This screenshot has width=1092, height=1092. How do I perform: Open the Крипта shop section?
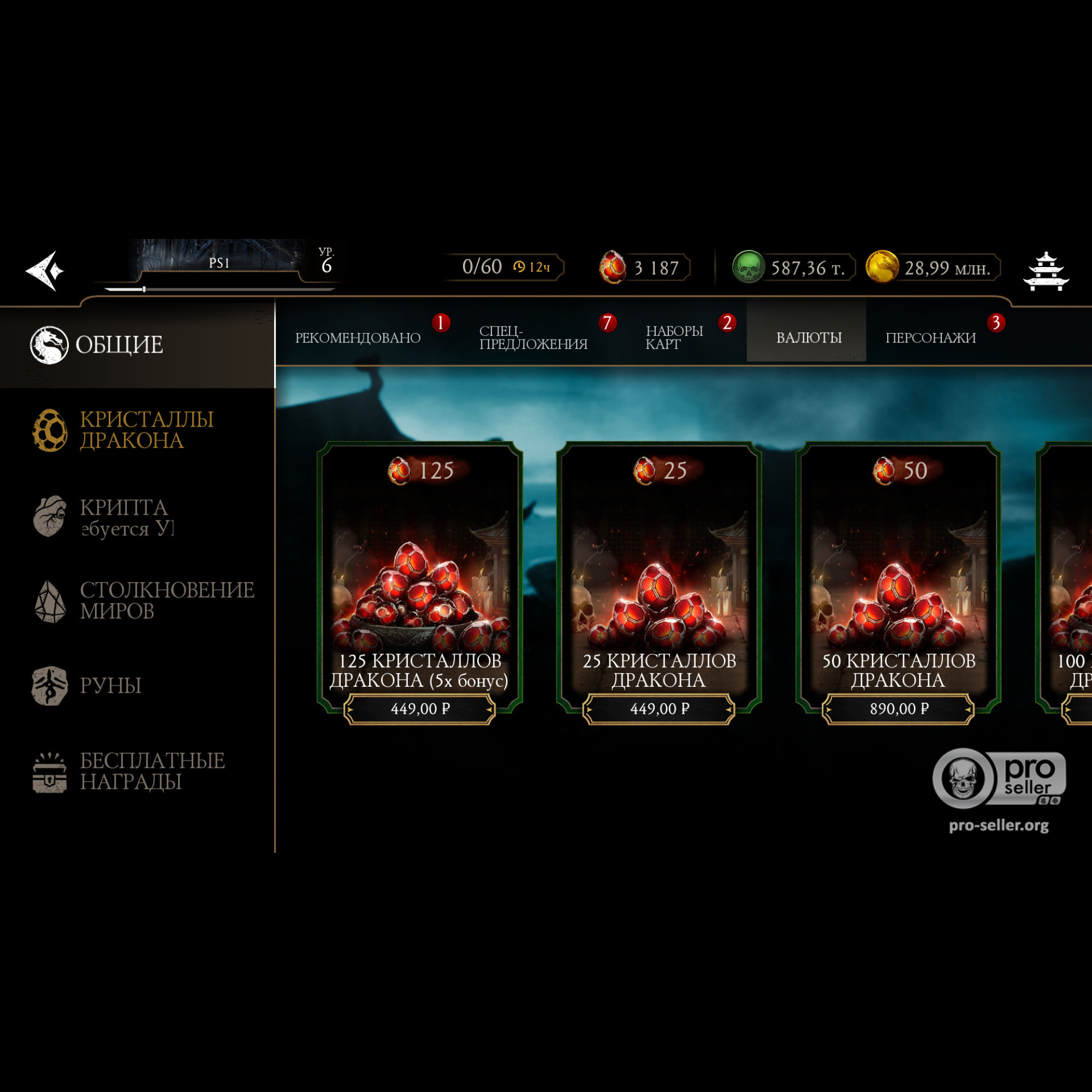[x=123, y=517]
